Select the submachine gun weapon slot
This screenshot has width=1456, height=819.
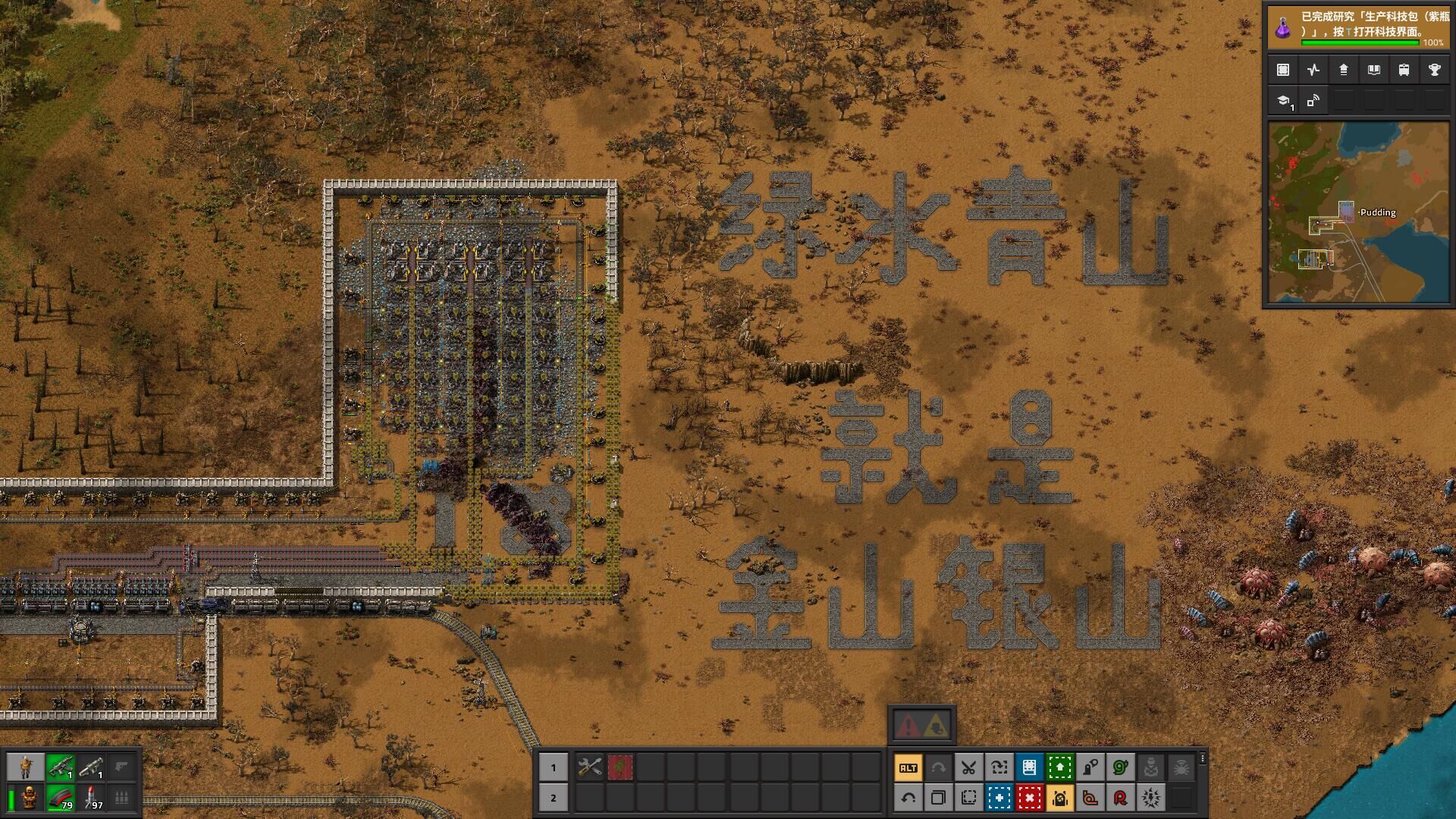[59, 767]
